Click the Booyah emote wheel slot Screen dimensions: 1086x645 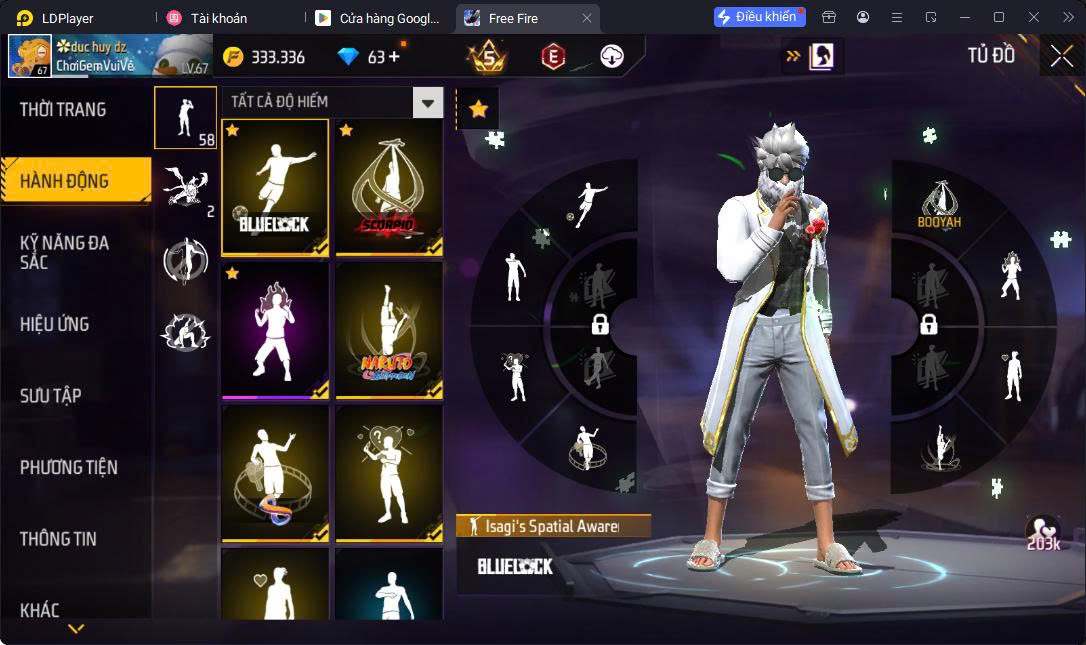(939, 206)
